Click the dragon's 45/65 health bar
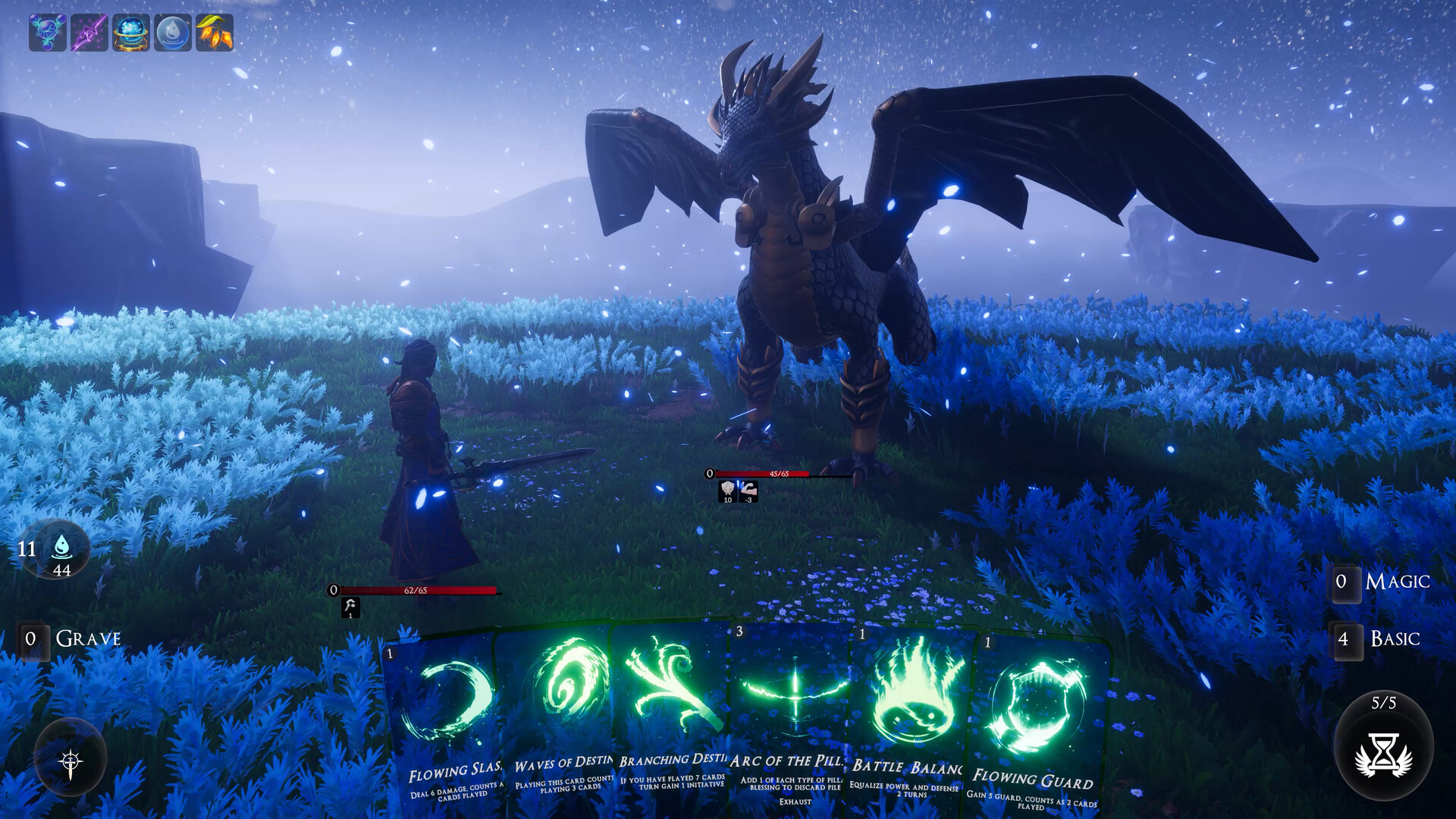Image resolution: width=1456 pixels, height=819 pixels. tap(777, 476)
